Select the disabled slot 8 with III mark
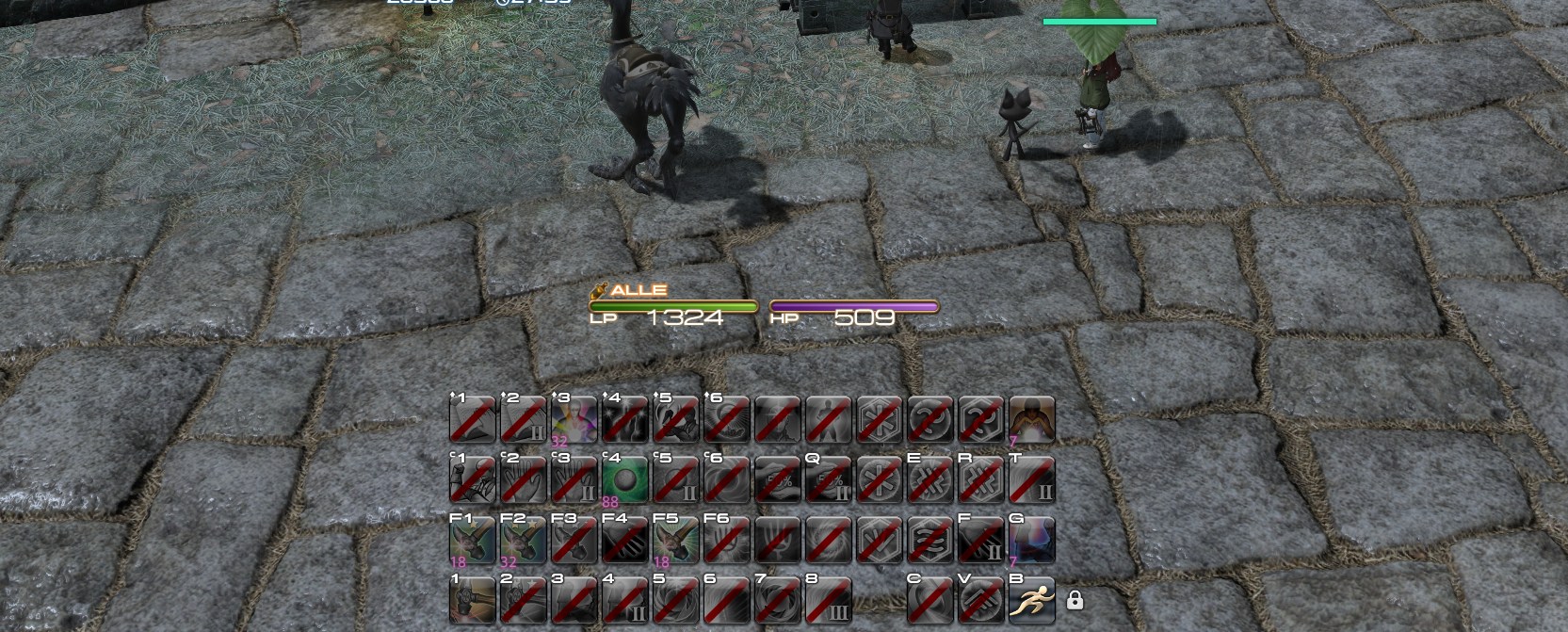The image size is (1568, 632). pos(828,600)
